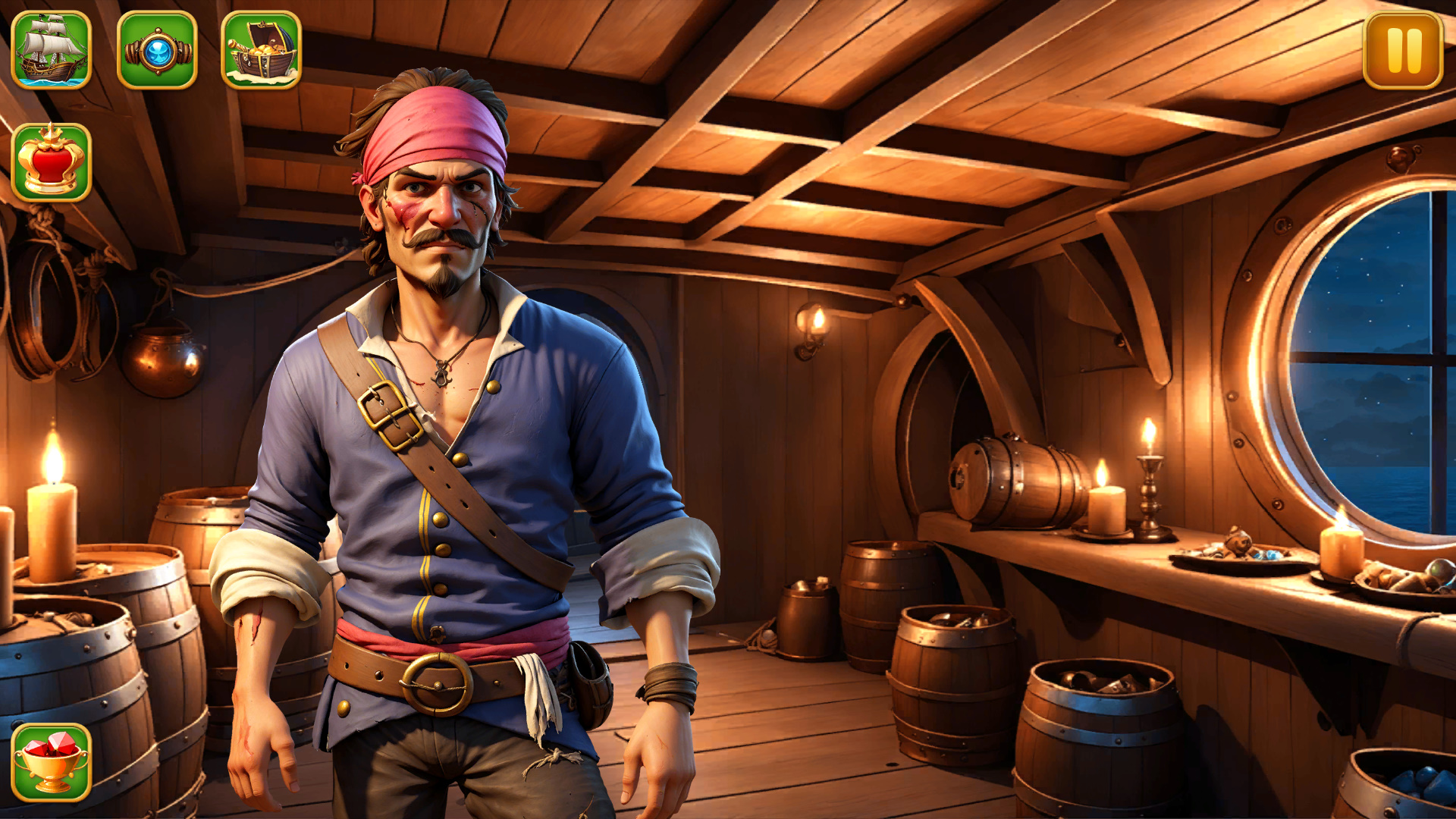Open the ruby-filled golden cup icon
Image resolution: width=1456 pixels, height=819 pixels.
(x=52, y=762)
